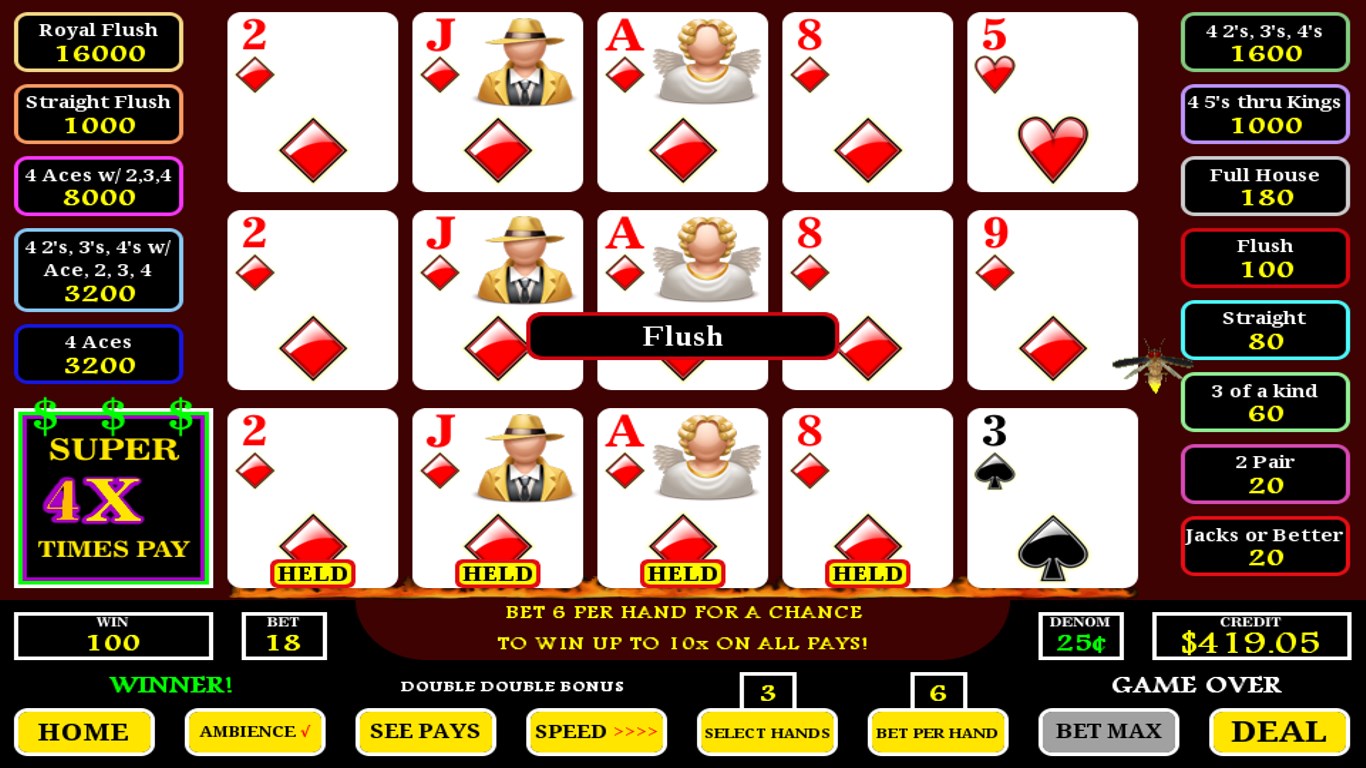Toggle the AMBIENCE option
The image size is (1366, 768).
click(255, 732)
